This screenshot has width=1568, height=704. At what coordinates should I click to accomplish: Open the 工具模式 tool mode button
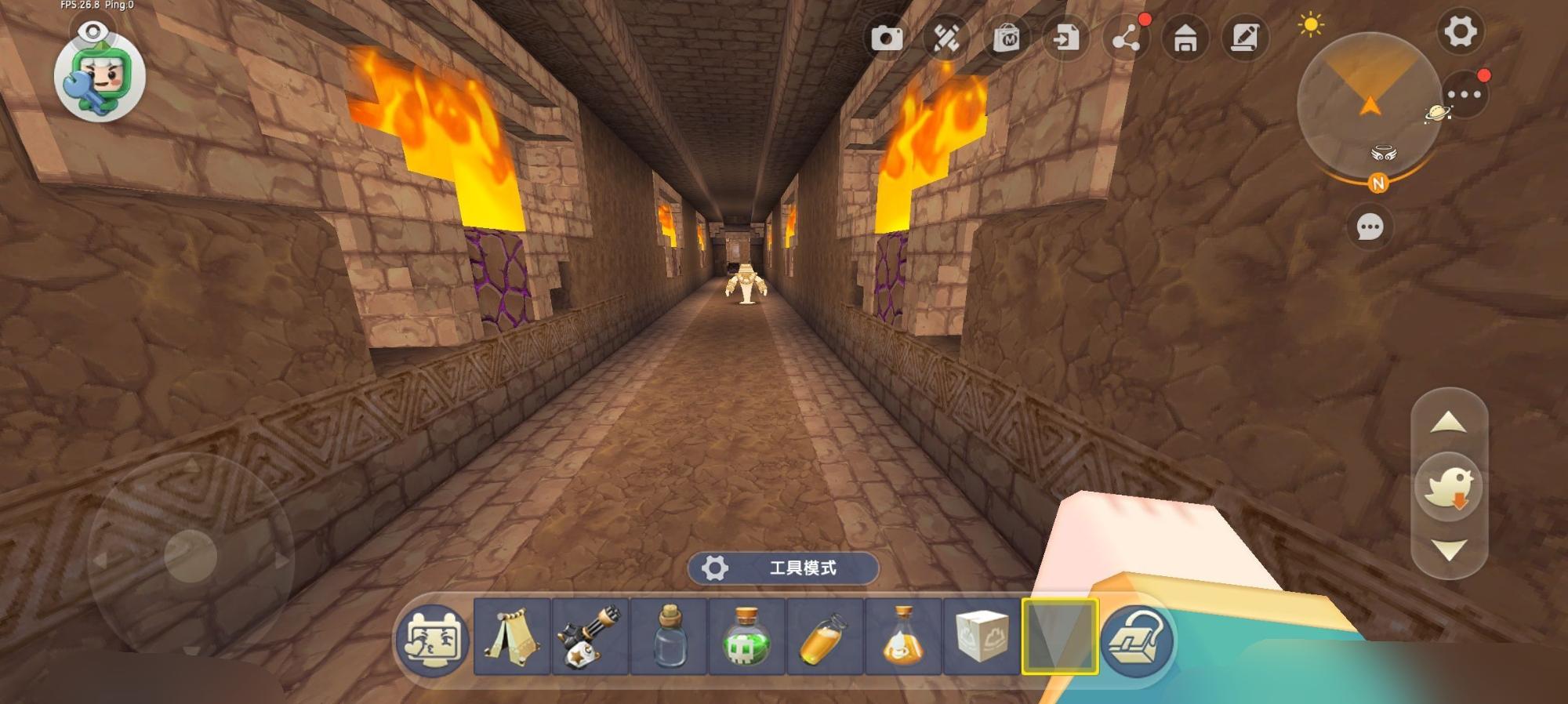coord(782,568)
